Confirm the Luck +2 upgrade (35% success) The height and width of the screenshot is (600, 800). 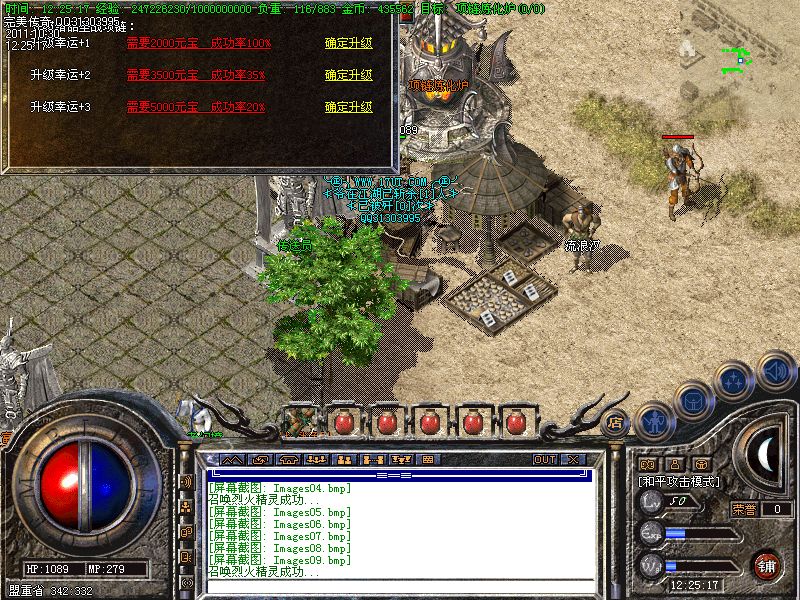(x=348, y=75)
